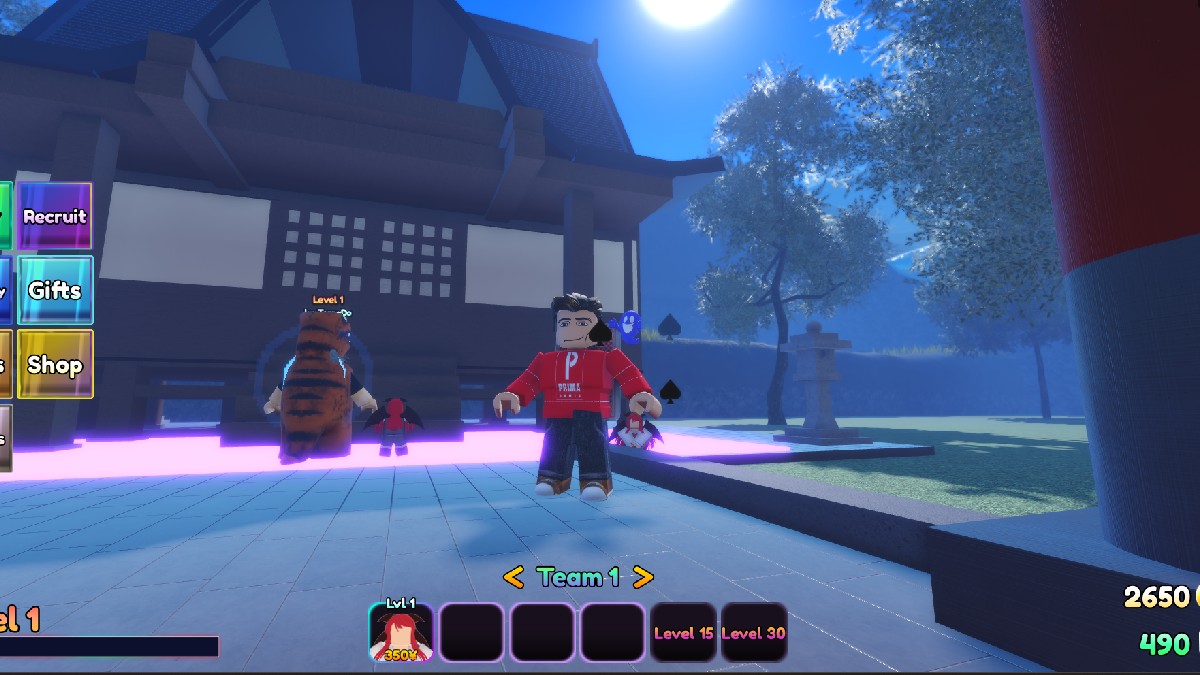Switch to the previous team with left arrow
The height and width of the screenshot is (675, 1200).
pos(513,577)
